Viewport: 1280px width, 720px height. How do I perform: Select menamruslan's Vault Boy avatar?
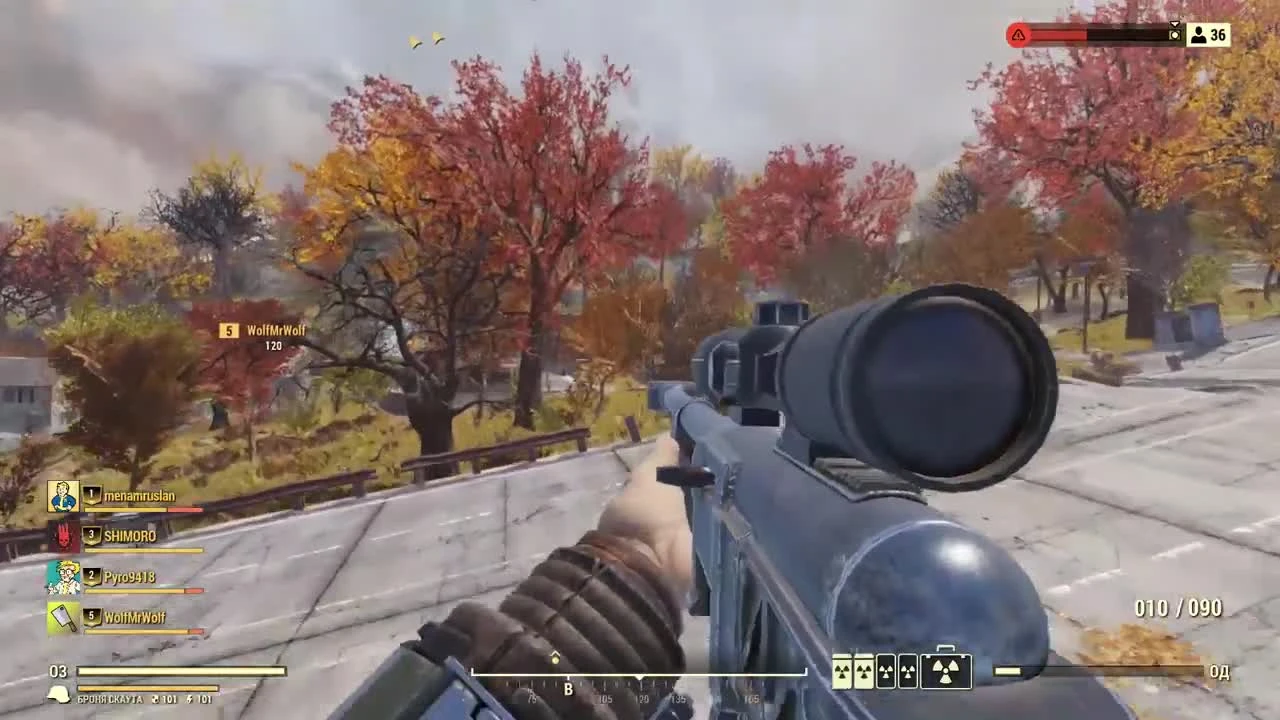63,495
